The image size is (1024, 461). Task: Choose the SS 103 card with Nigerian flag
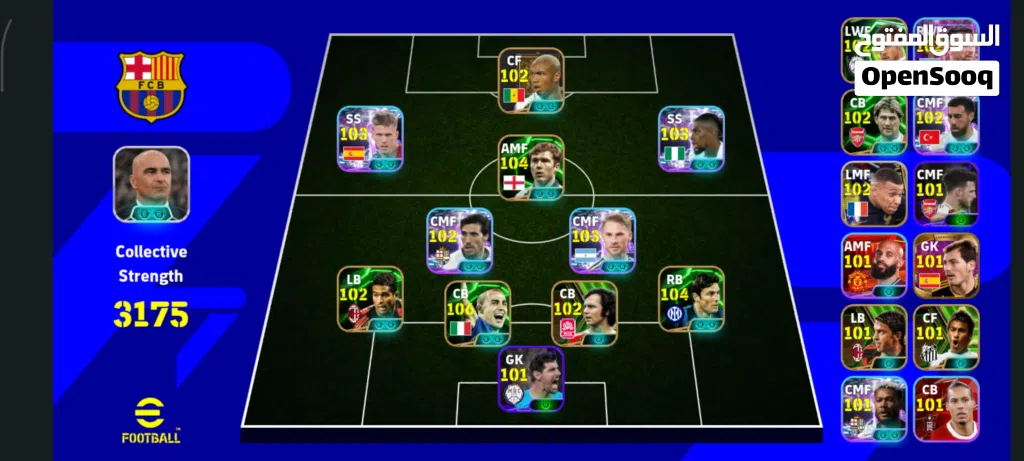point(691,139)
